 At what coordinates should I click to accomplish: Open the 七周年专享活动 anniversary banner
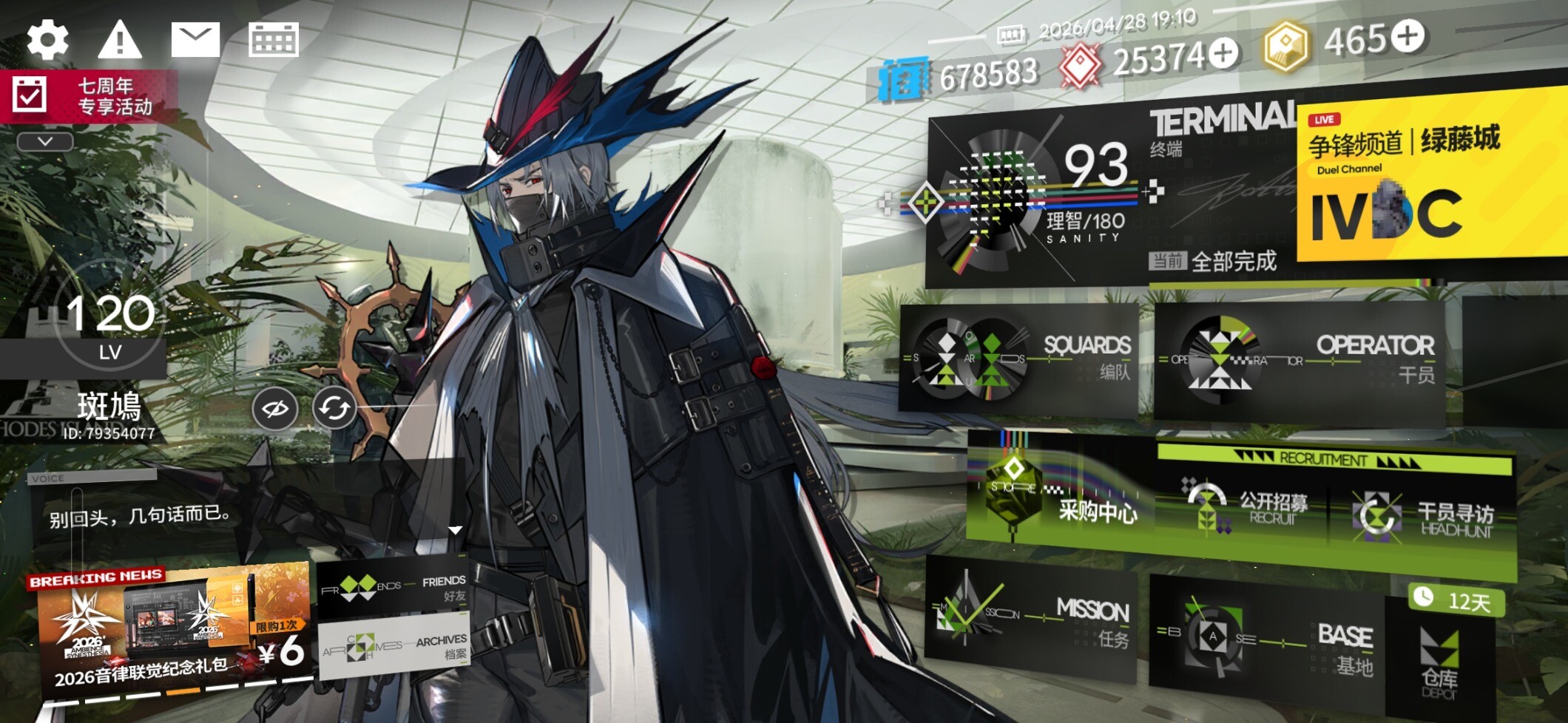pyautogui.click(x=89, y=96)
